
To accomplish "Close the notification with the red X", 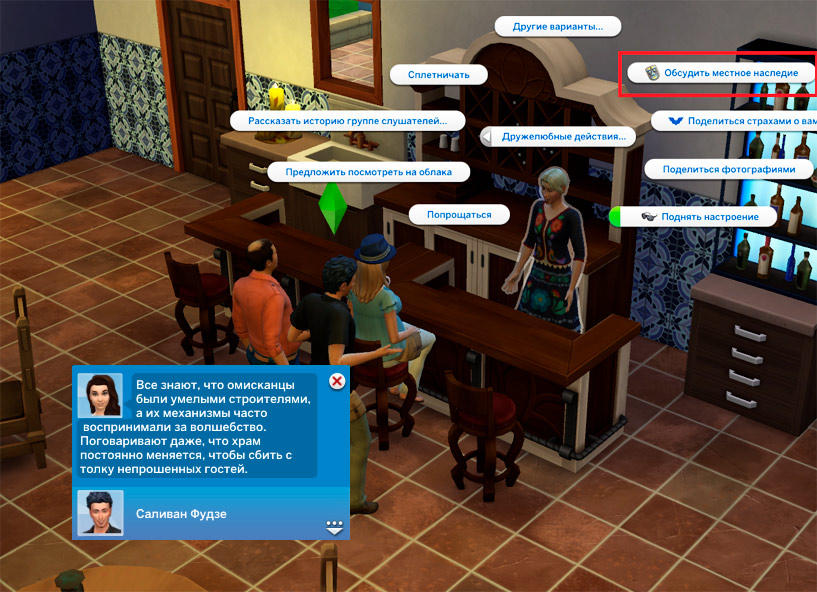I will 337,381.
